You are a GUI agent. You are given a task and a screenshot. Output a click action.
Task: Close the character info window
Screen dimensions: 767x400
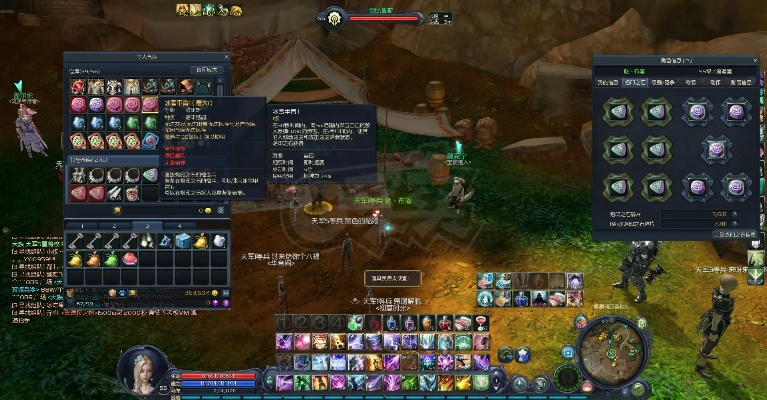pyautogui.click(x=756, y=60)
